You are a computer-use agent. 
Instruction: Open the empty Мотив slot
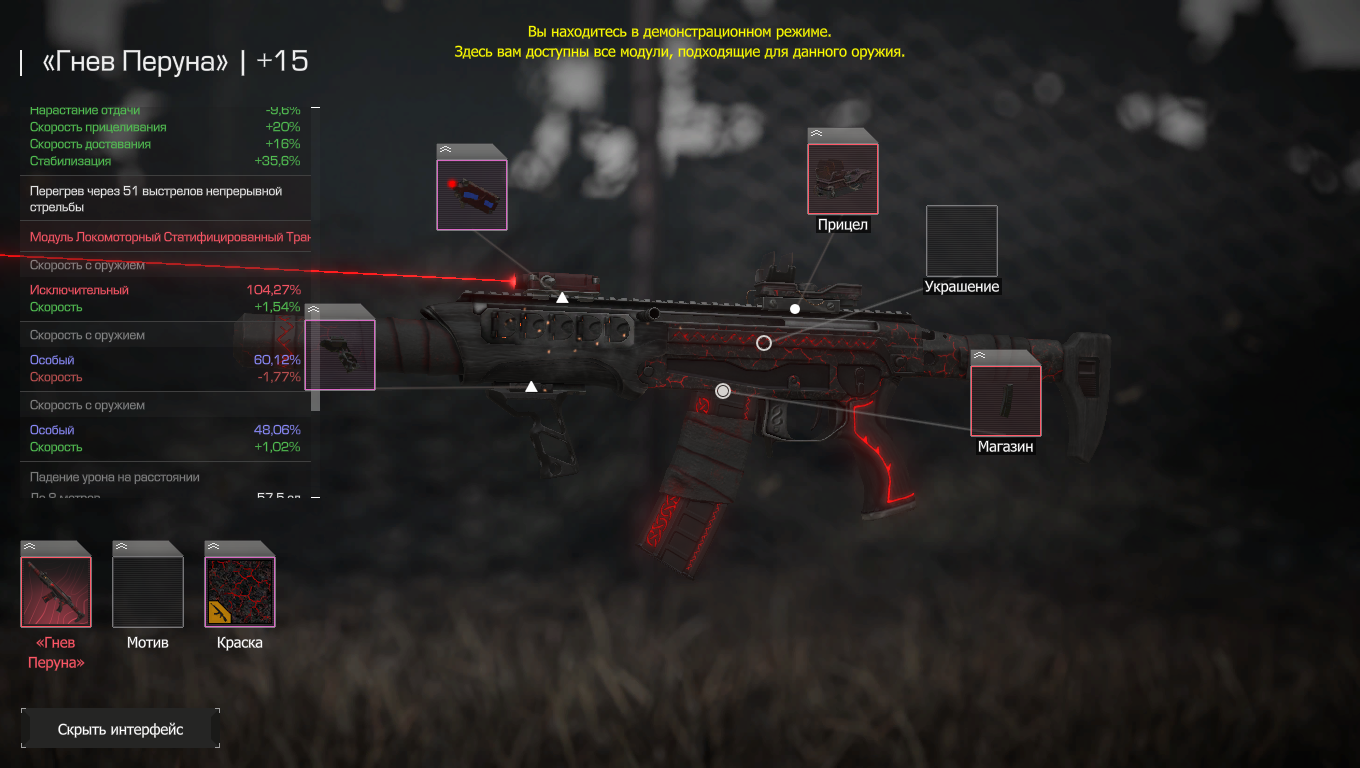coord(148,591)
